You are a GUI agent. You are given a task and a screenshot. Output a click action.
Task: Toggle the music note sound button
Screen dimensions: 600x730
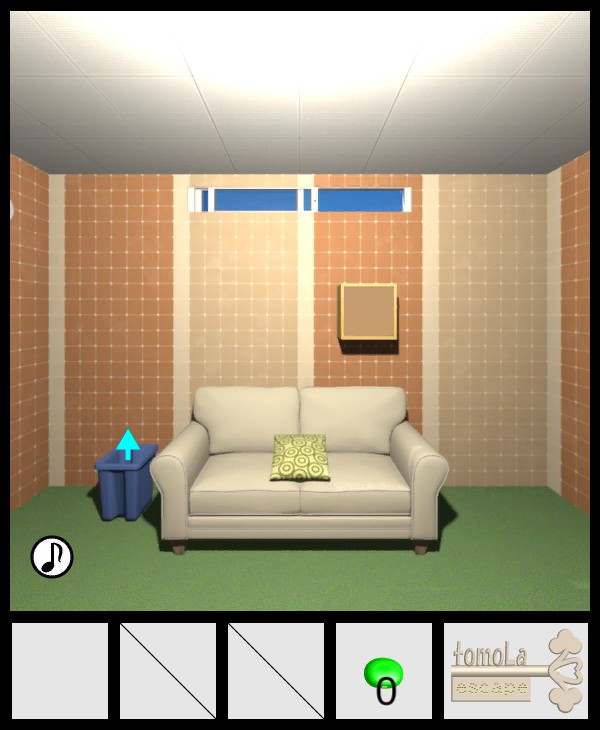[52, 557]
